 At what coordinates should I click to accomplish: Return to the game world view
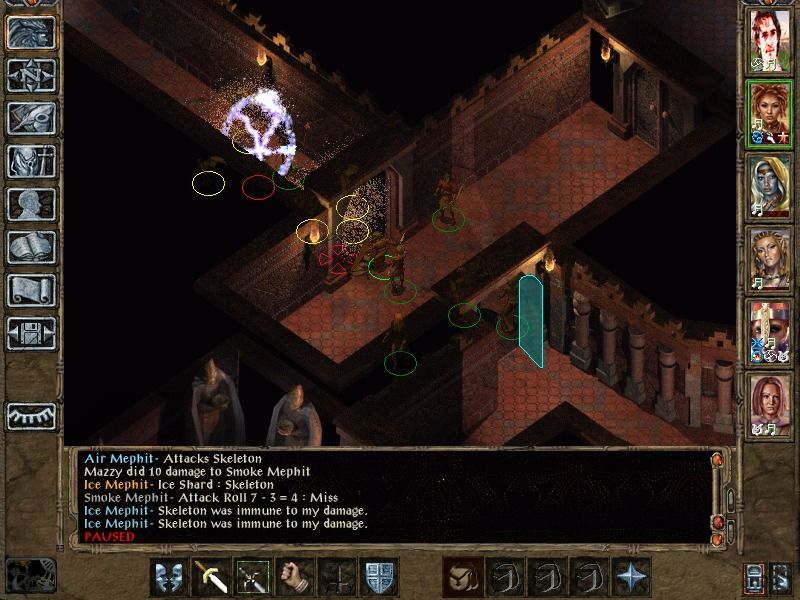(x=31, y=33)
